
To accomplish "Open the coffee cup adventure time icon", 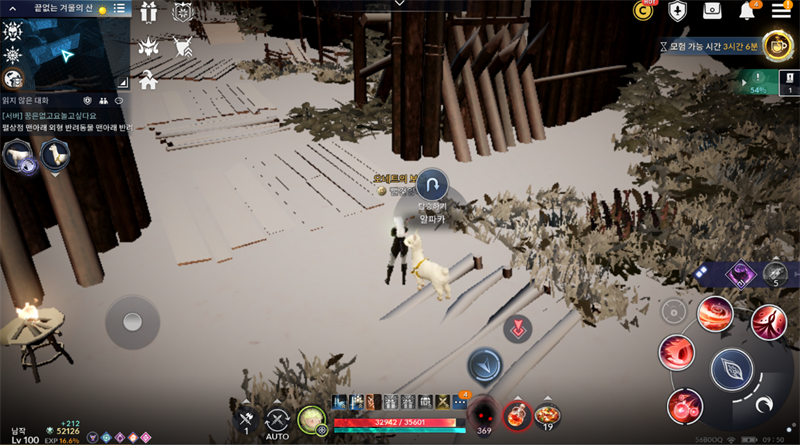I will (777, 44).
